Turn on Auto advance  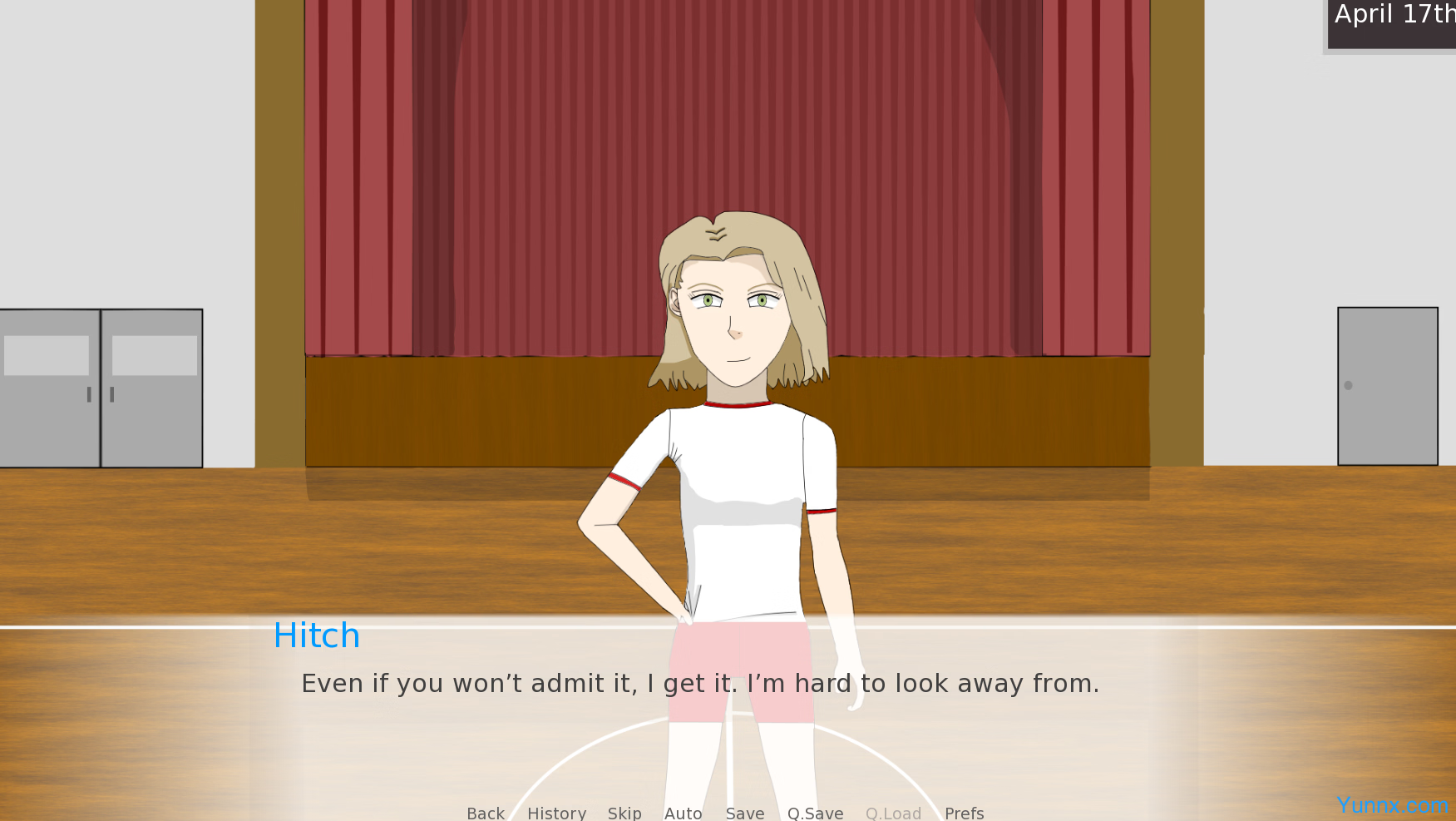click(x=683, y=813)
